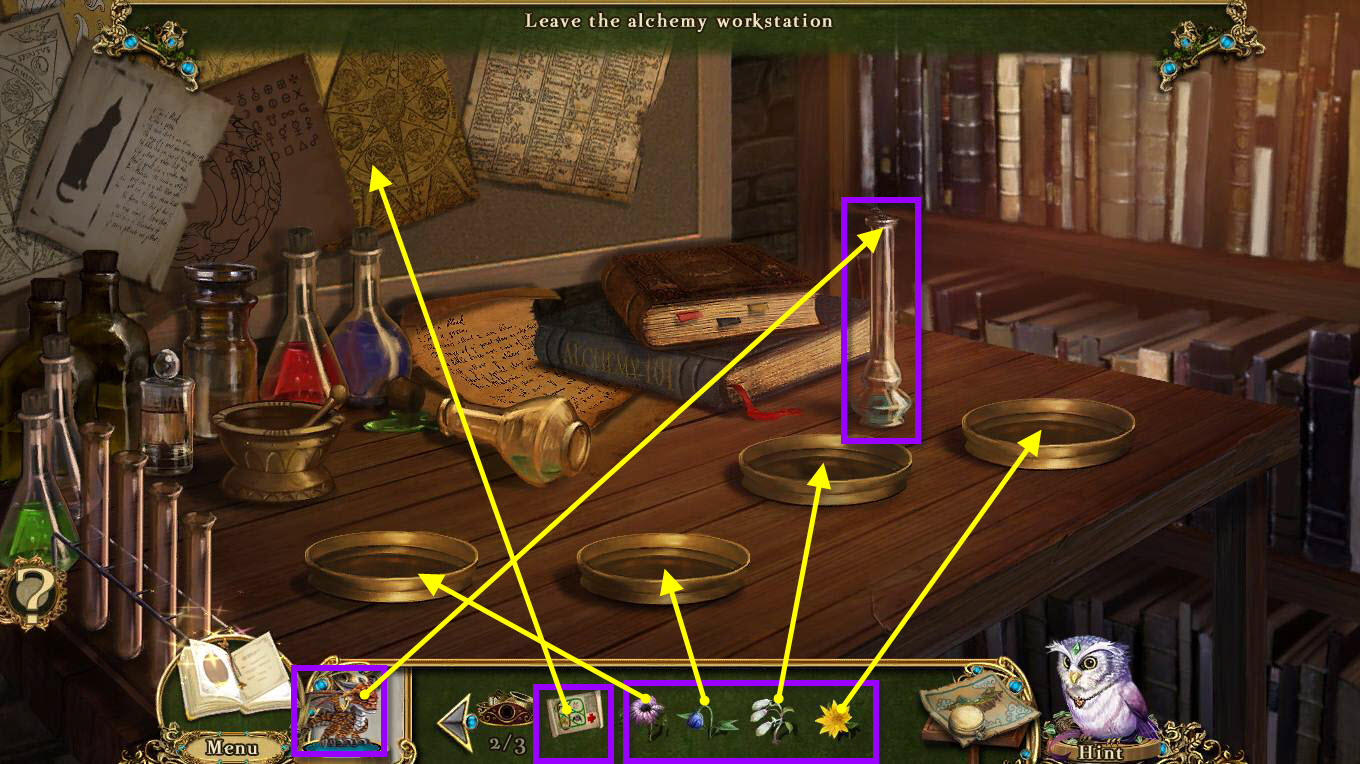The width and height of the screenshot is (1360, 764).
Task: Open the Menu button
Action: (x=232, y=747)
